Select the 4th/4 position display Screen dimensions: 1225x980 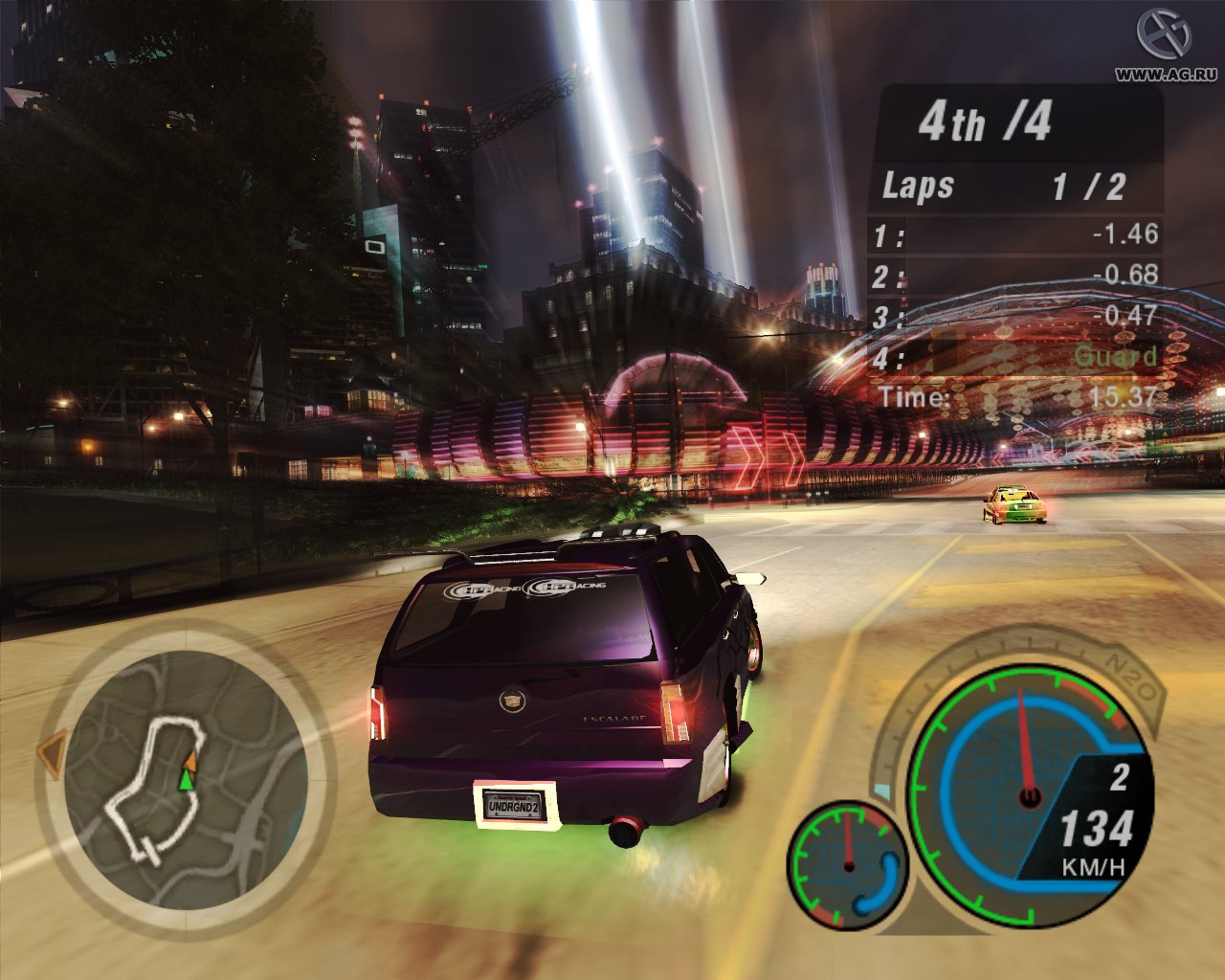tap(986, 122)
